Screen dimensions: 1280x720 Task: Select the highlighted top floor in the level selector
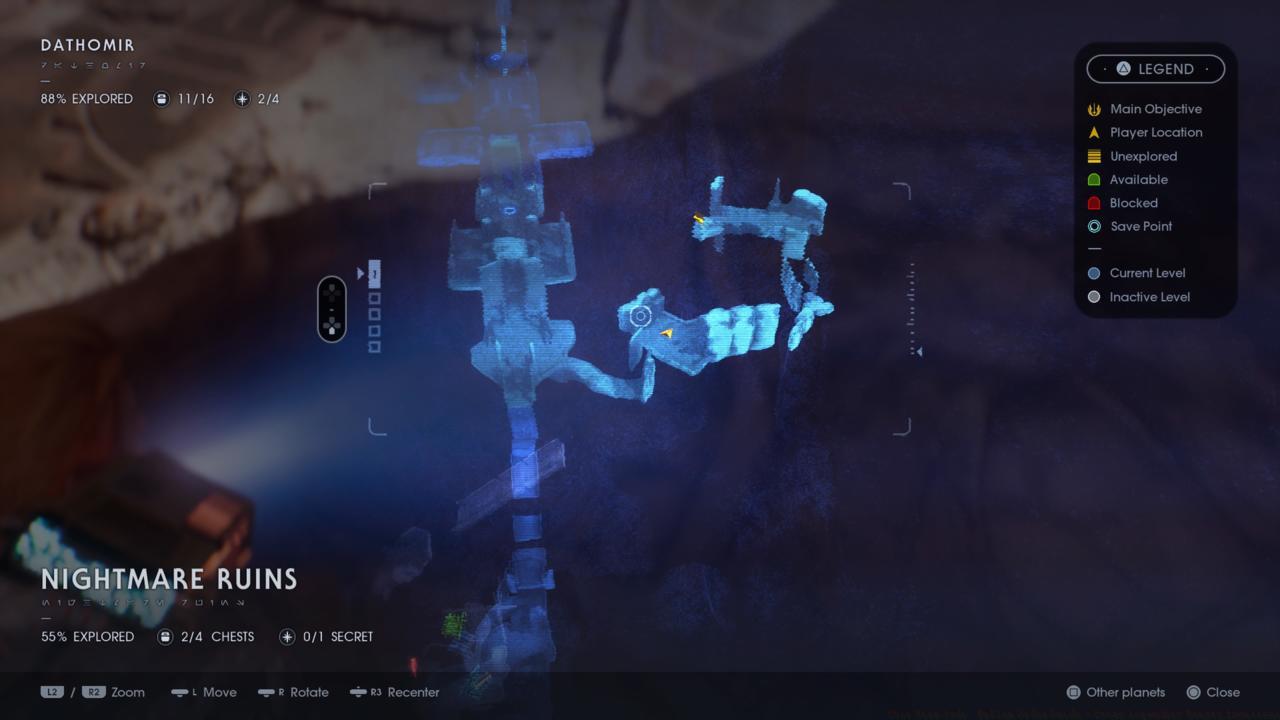[x=375, y=272]
